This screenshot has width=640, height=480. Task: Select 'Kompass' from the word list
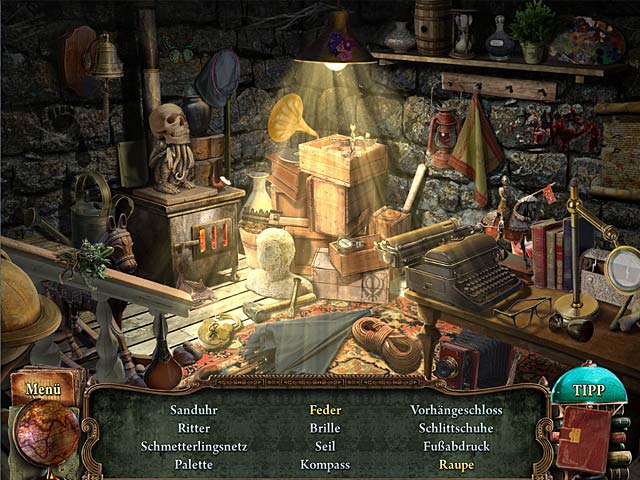coord(325,464)
